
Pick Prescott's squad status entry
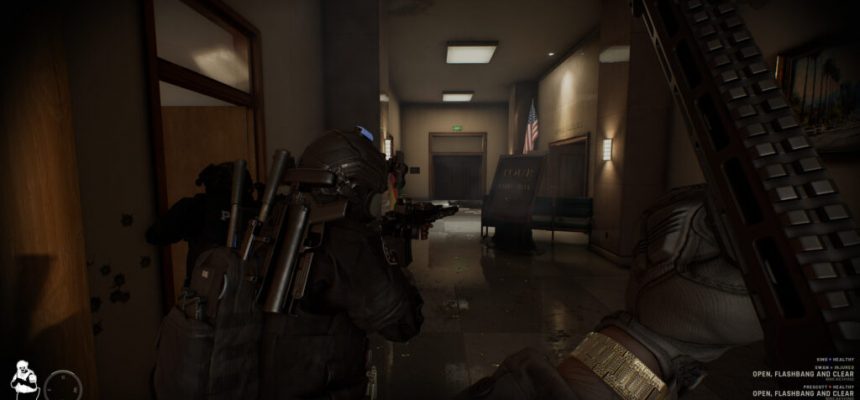[x=826, y=386]
